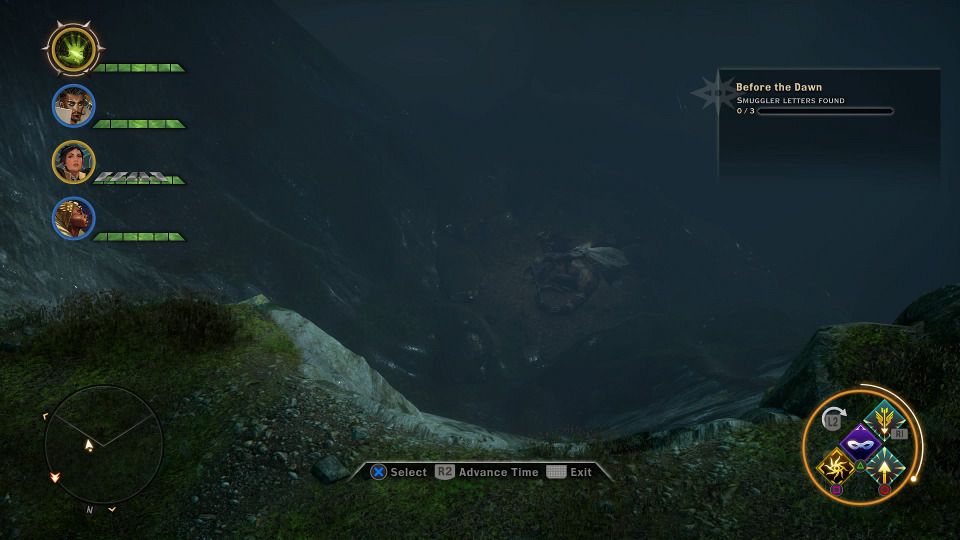
Task: Select the golden-headdress party member portrait
Action: [x=73, y=218]
